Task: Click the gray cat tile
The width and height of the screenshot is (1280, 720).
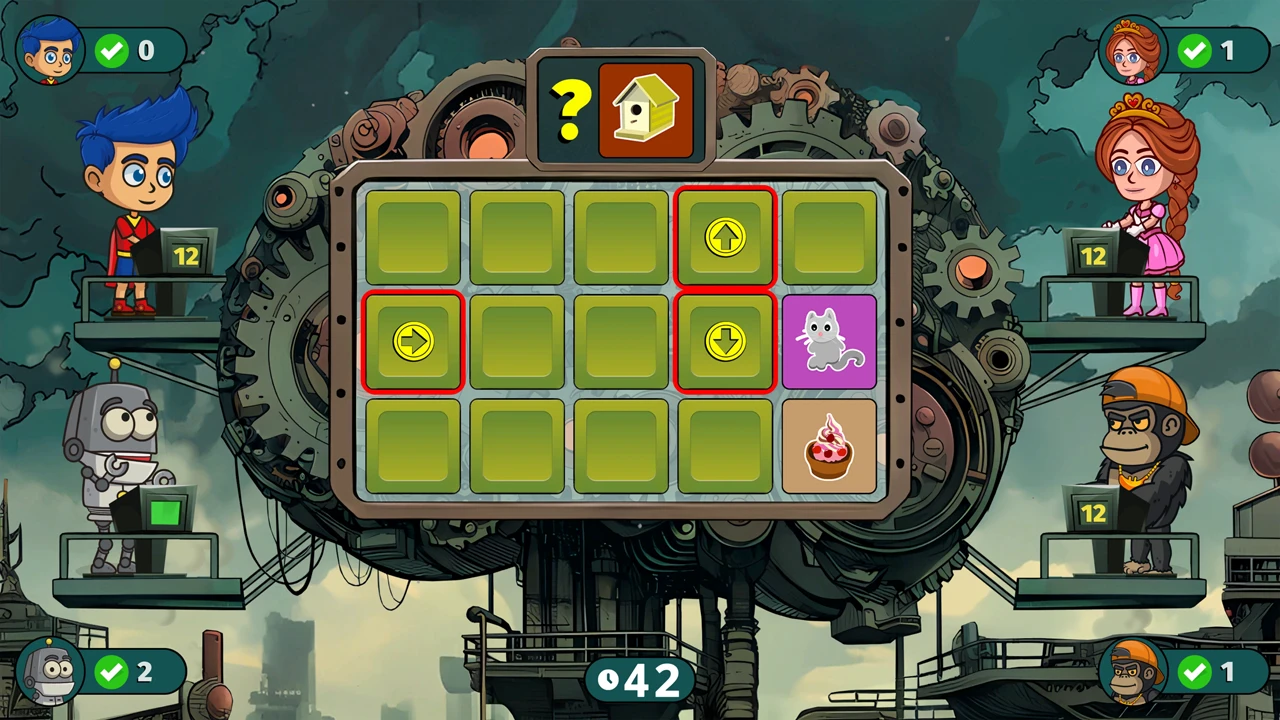Action: pos(829,342)
